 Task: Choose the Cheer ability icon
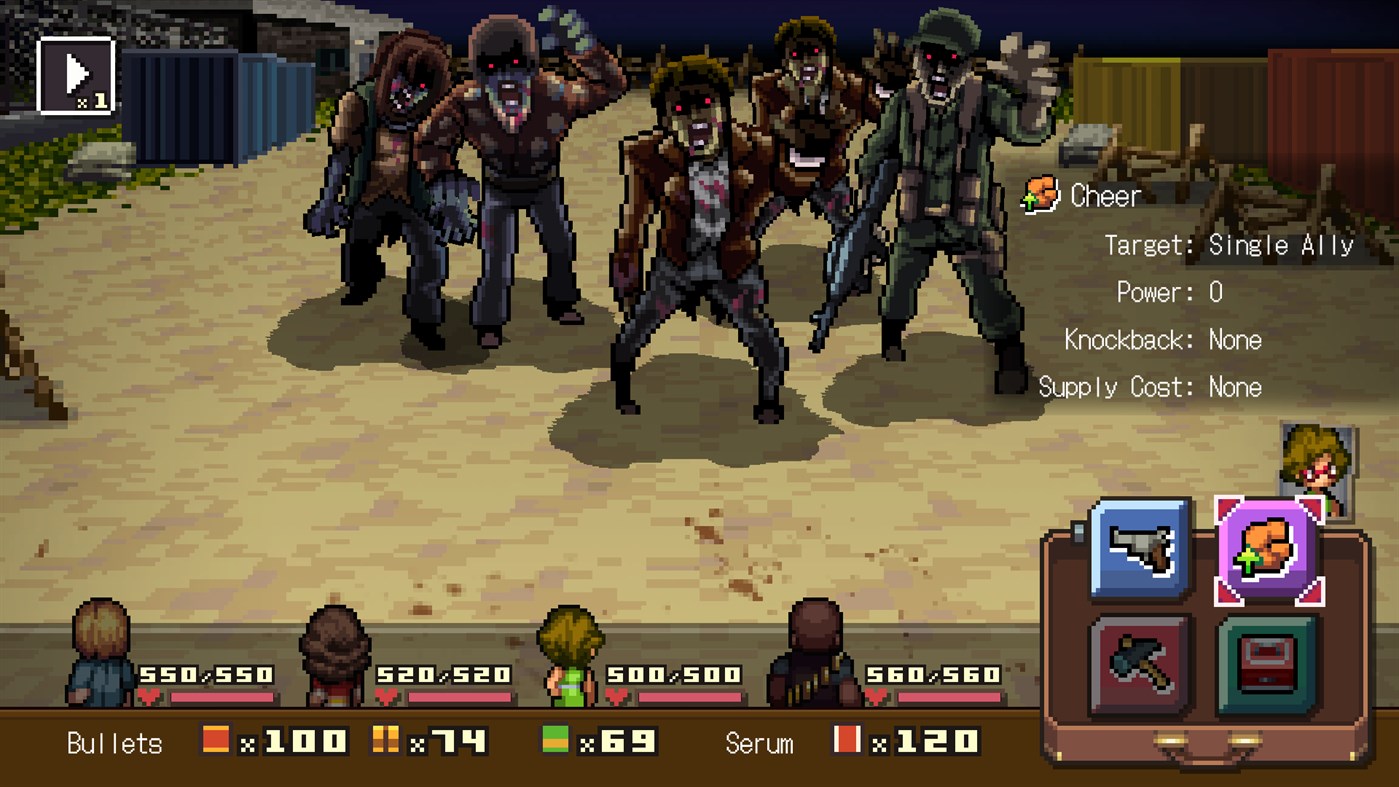[x=1268, y=551]
